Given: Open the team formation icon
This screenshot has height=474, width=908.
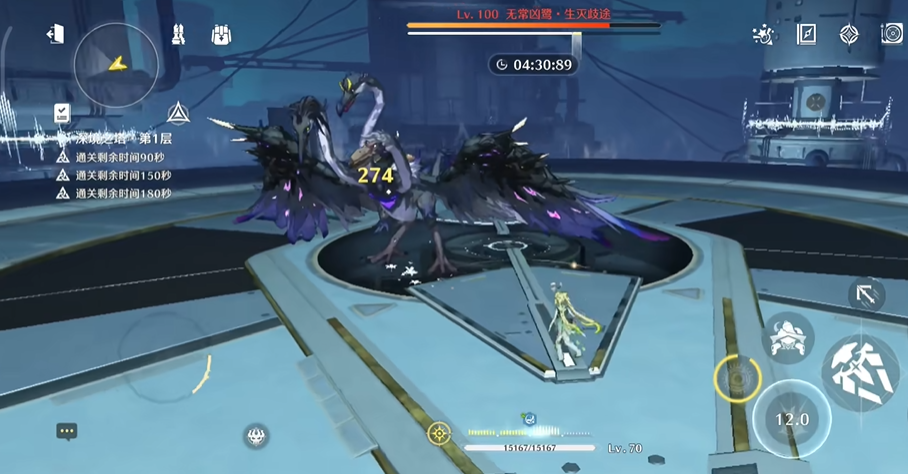Looking at the screenshot, I should pos(178,35).
